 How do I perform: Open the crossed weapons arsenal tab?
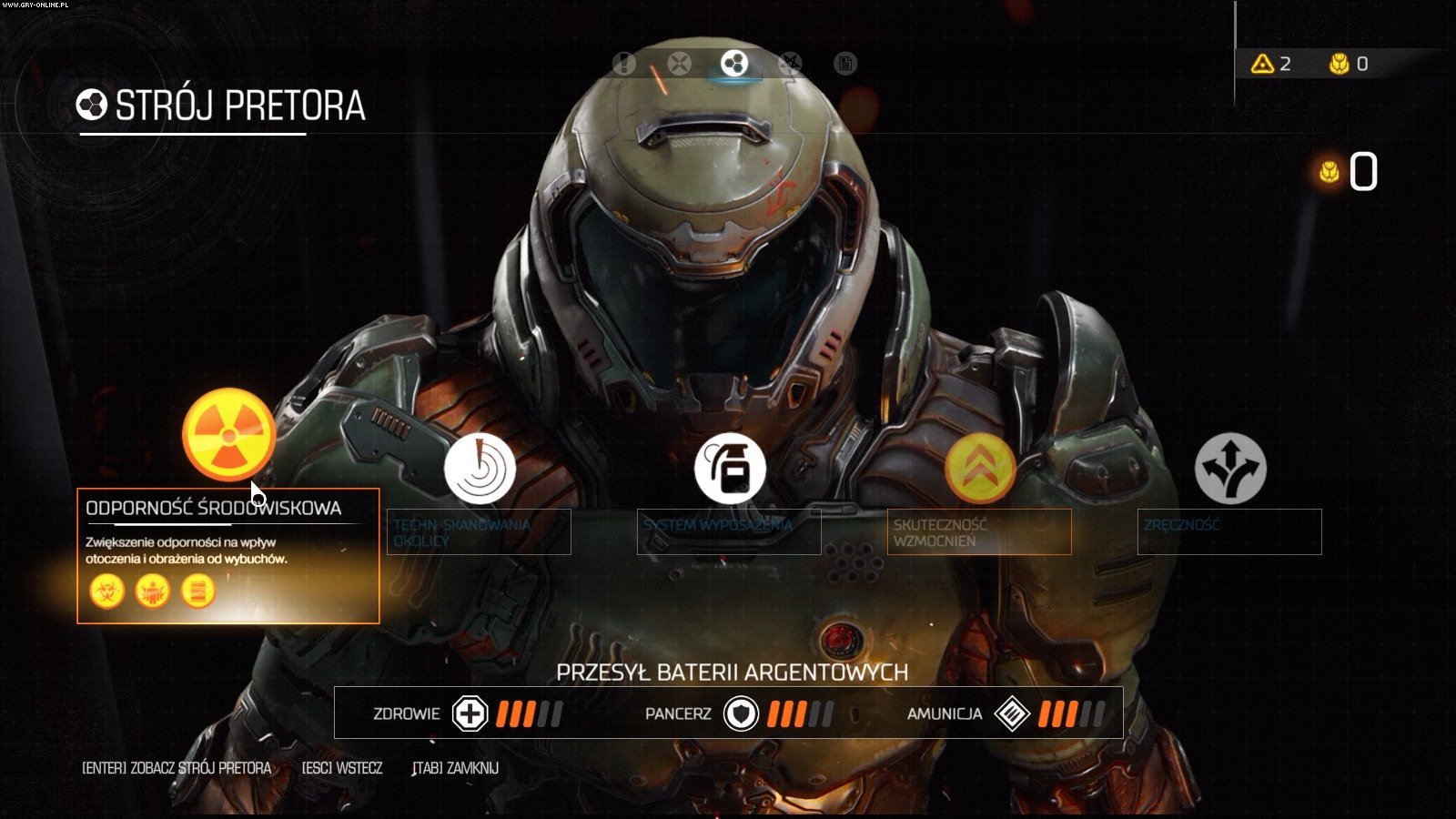[x=679, y=64]
